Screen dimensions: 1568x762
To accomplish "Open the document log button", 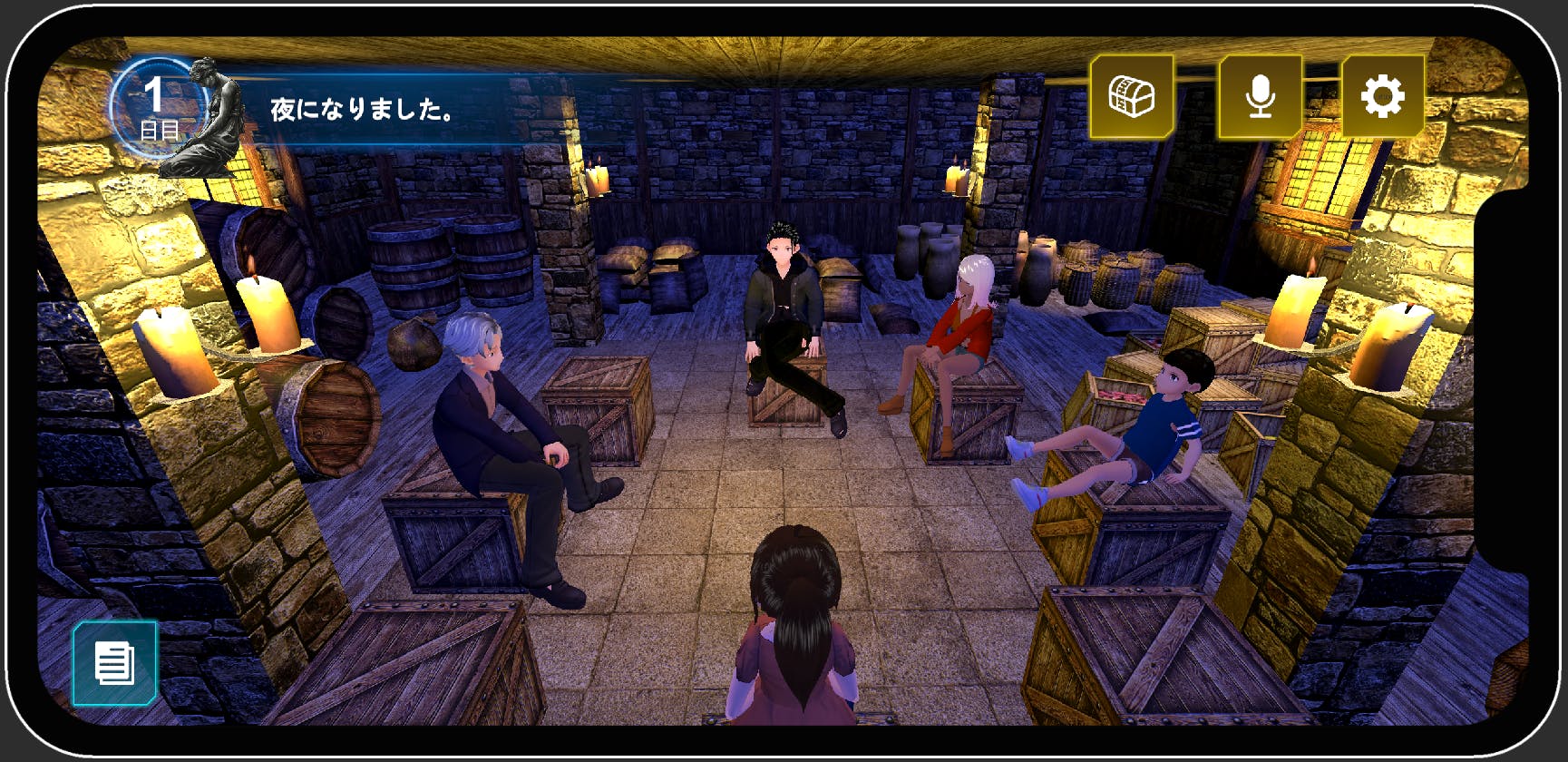I will tap(114, 663).
